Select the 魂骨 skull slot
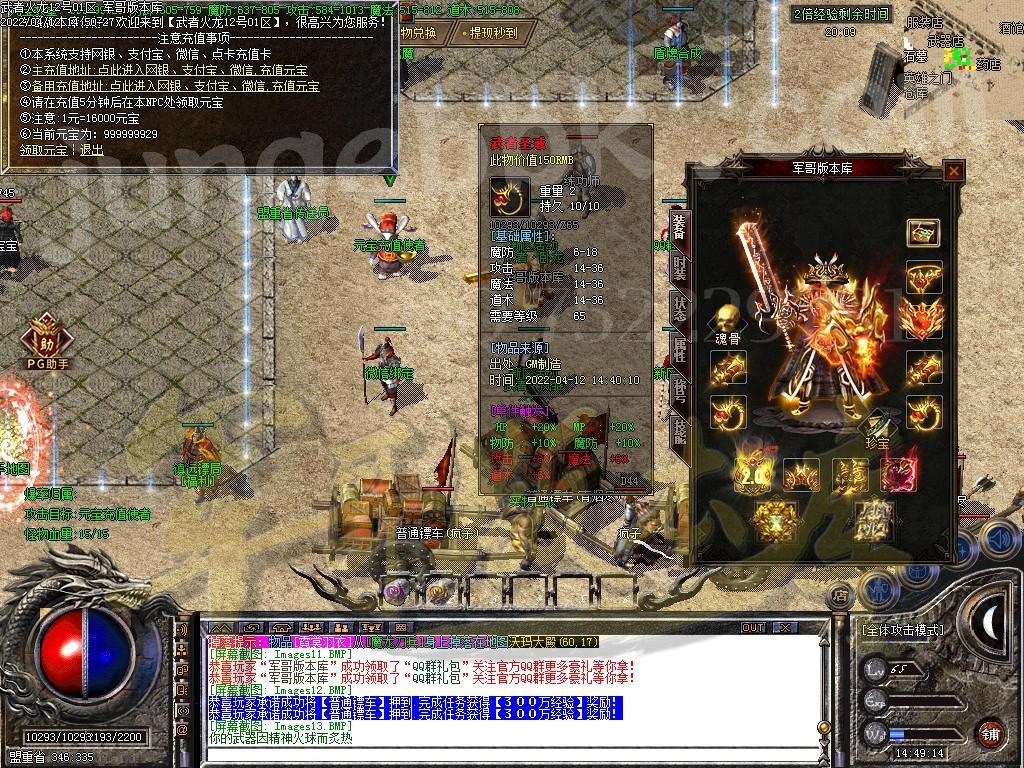 [727, 322]
